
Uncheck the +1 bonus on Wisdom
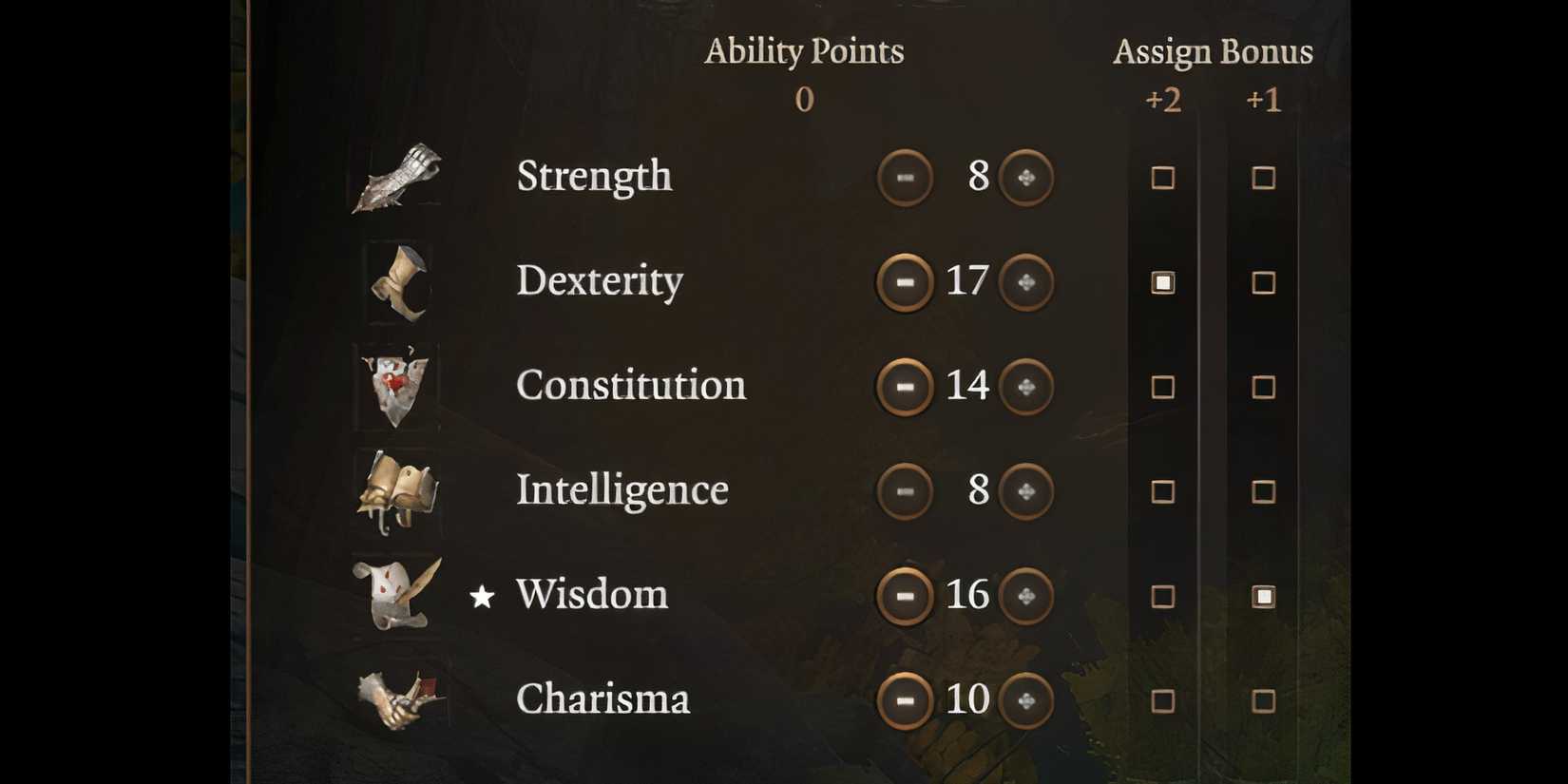pyautogui.click(x=1264, y=596)
